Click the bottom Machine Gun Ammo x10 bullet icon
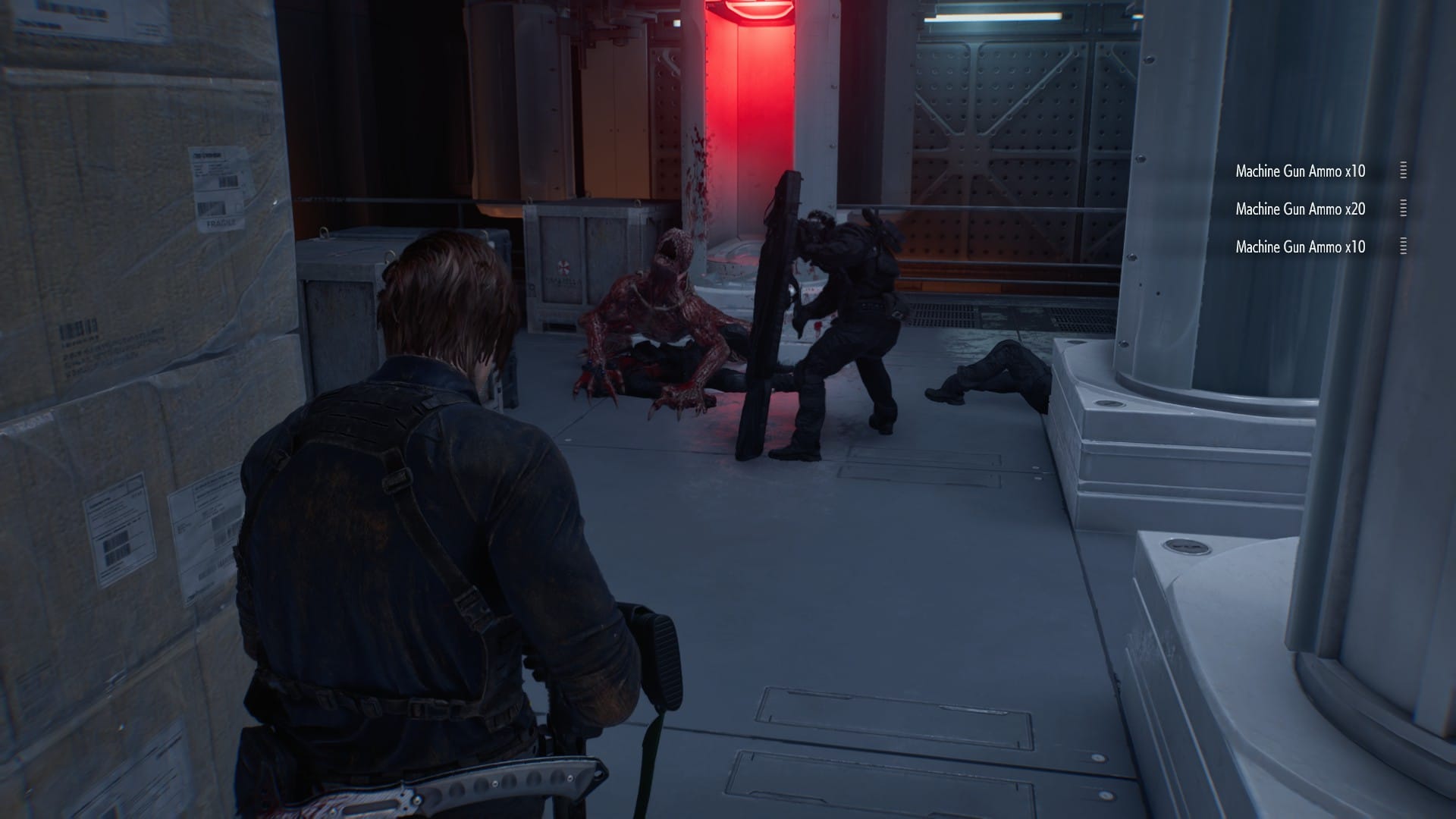This screenshot has width=1456, height=819. point(1403,246)
